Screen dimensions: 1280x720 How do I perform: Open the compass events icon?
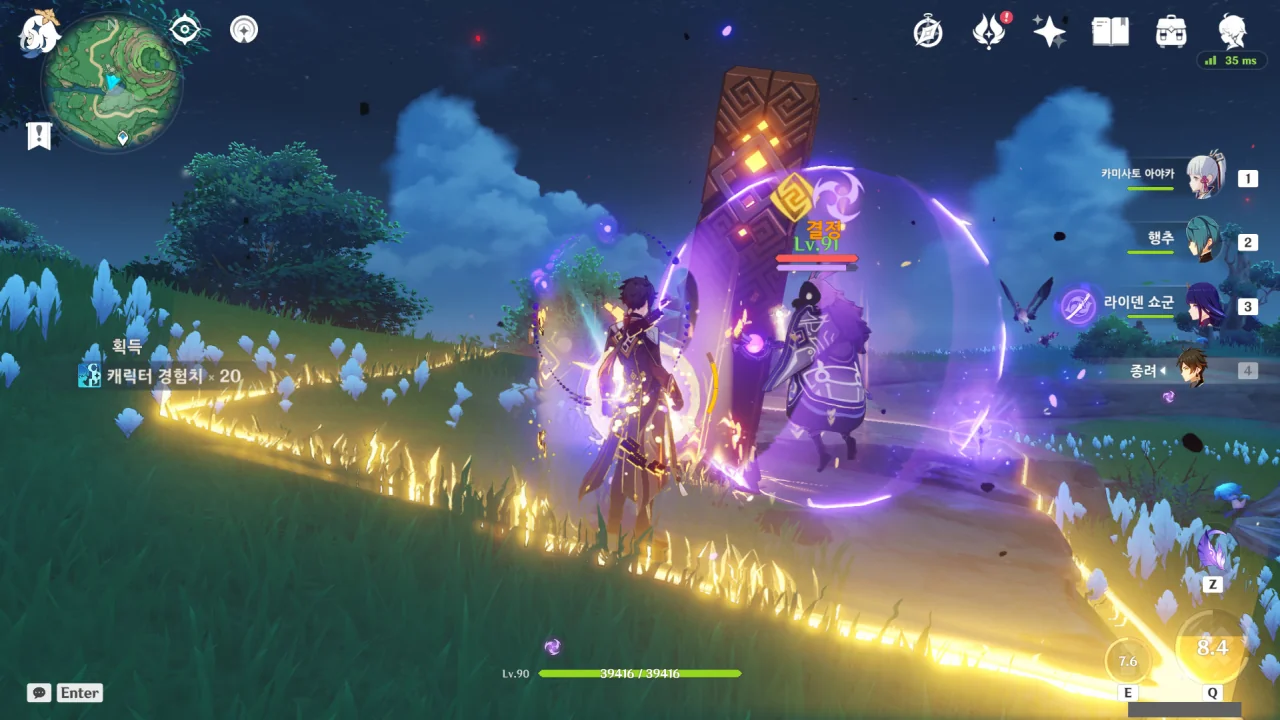coord(928,32)
